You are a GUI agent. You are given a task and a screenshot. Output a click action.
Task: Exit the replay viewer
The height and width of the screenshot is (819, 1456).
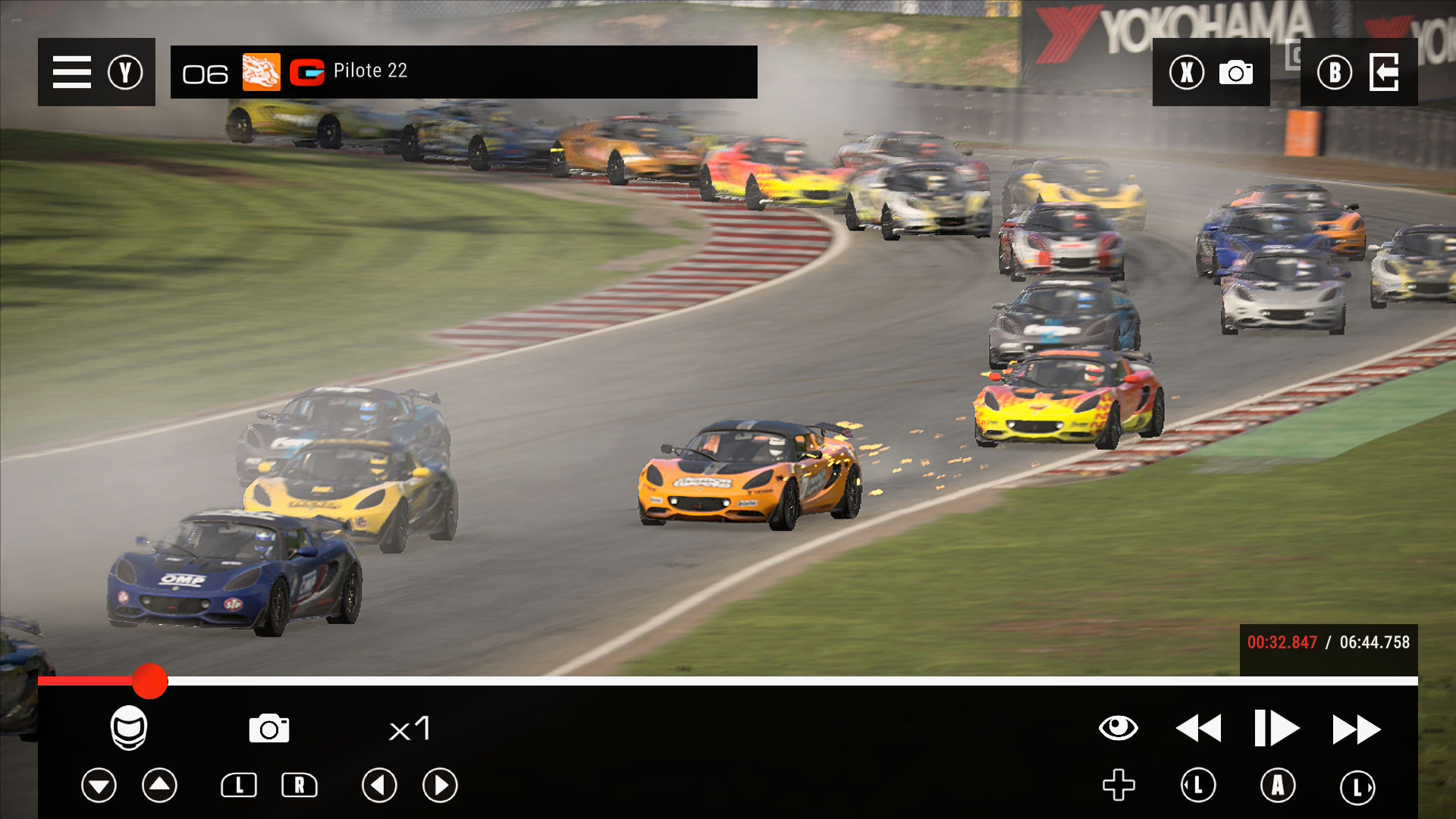(1384, 73)
